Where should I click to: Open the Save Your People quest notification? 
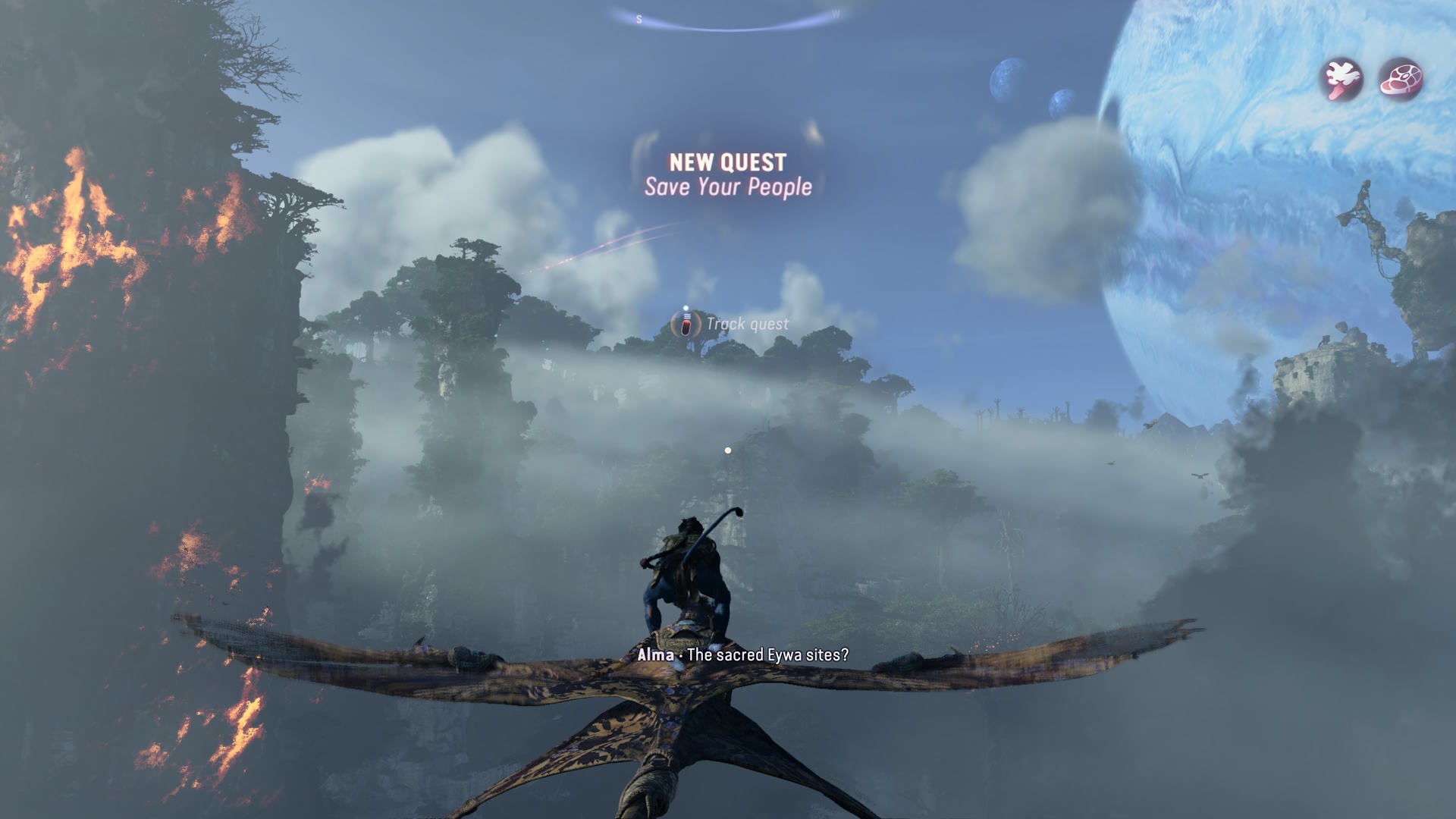click(x=728, y=175)
